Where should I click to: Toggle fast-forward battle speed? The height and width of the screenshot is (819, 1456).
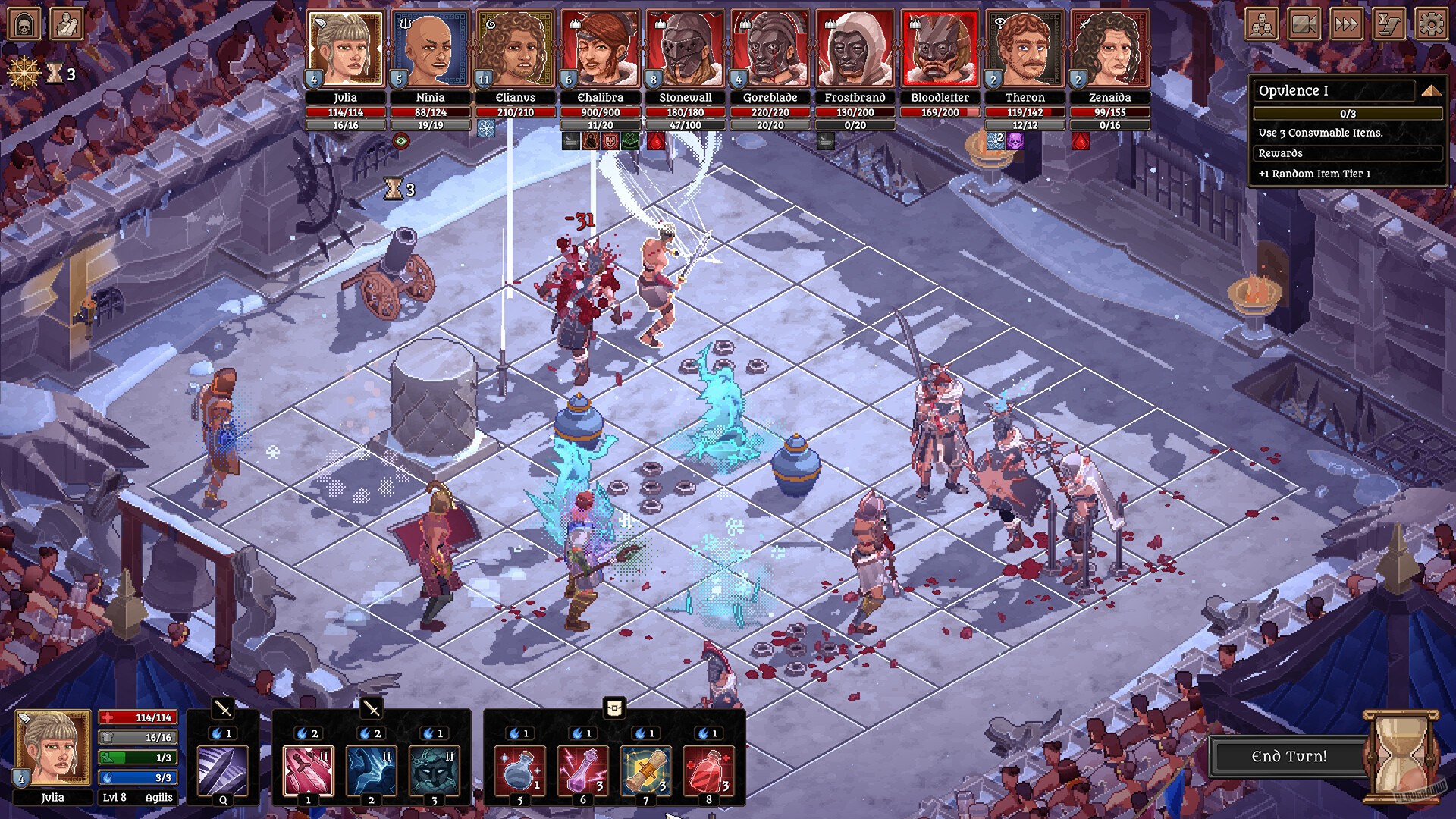click(x=1347, y=24)
